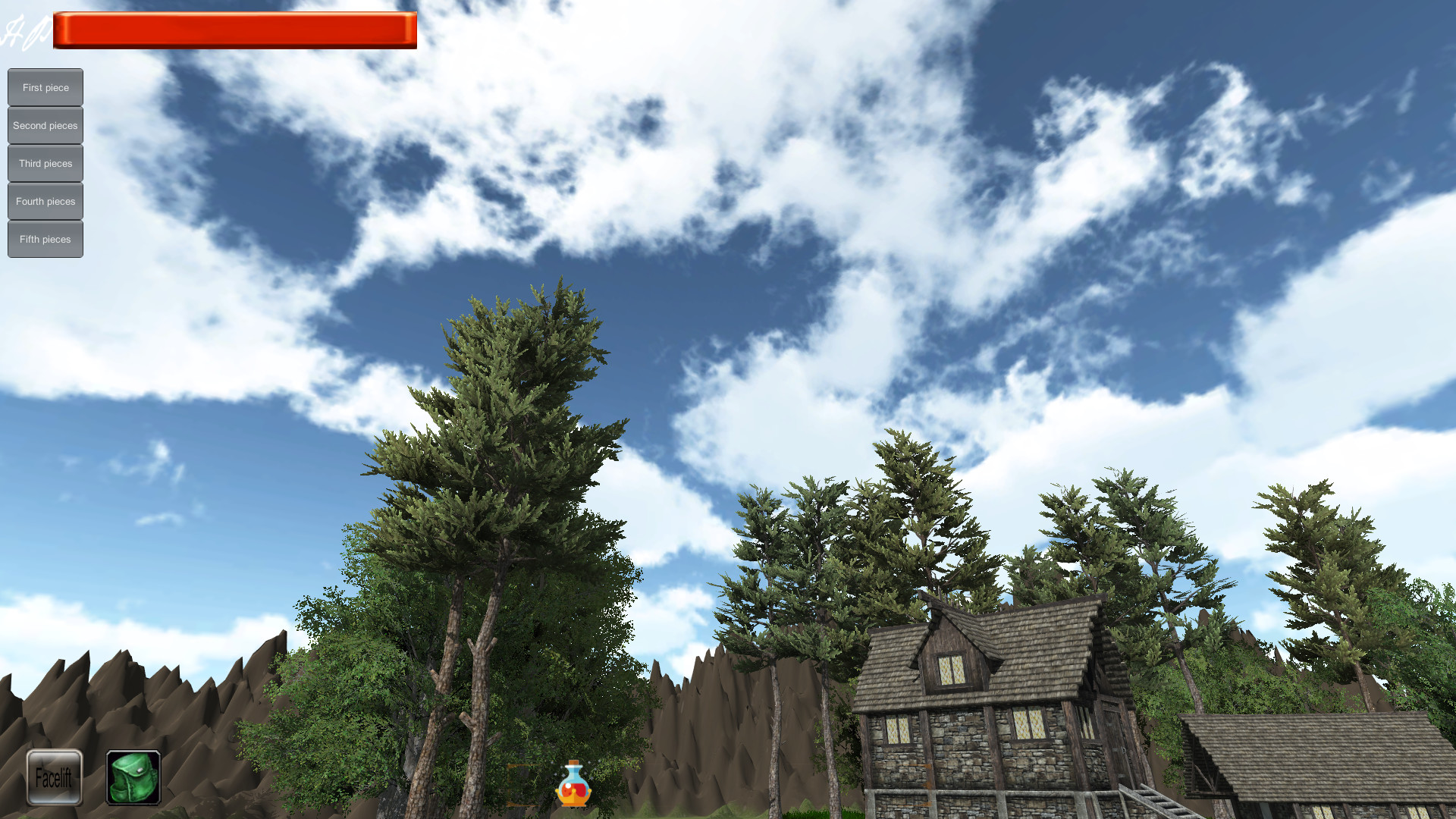The height and width of the screenshot is (819, 1456).
Task: Click the cork on the potion bottle
Action: pos(573,762)
